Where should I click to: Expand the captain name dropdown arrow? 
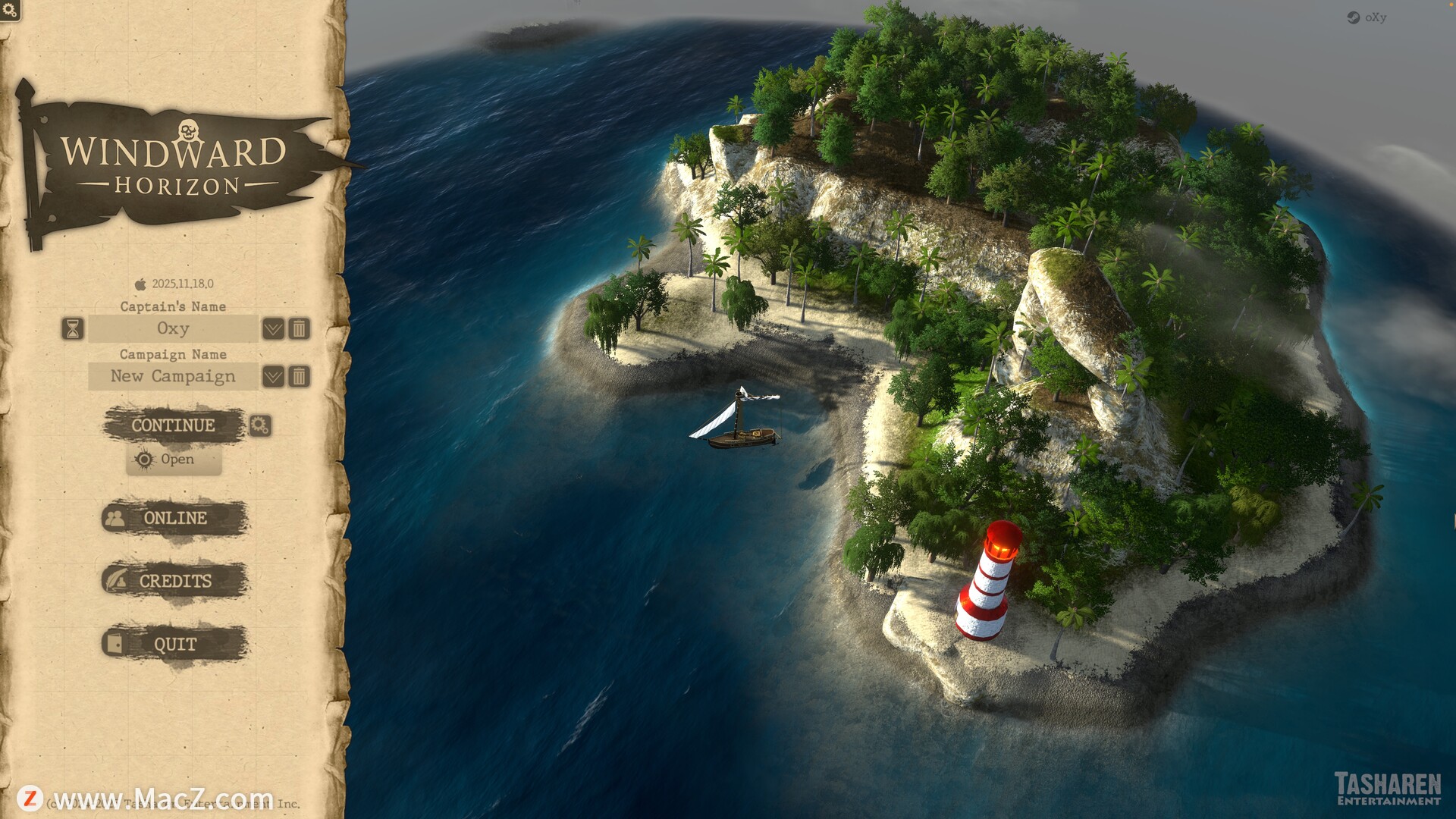273,329
